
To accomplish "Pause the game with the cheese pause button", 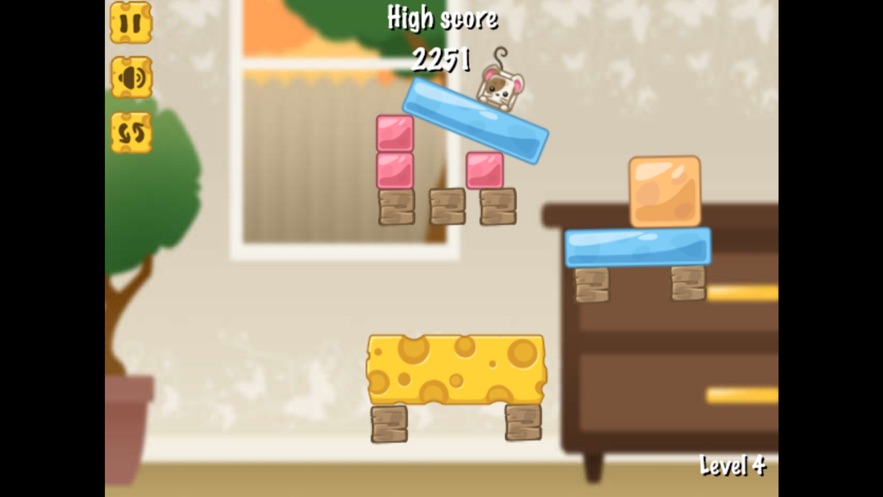I will click(131, 22).
